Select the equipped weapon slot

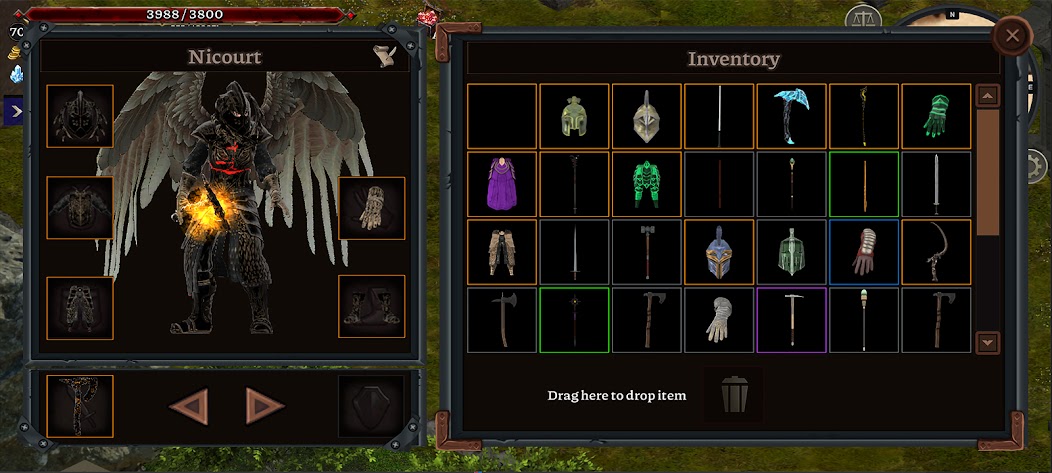[x=80, y=406]
